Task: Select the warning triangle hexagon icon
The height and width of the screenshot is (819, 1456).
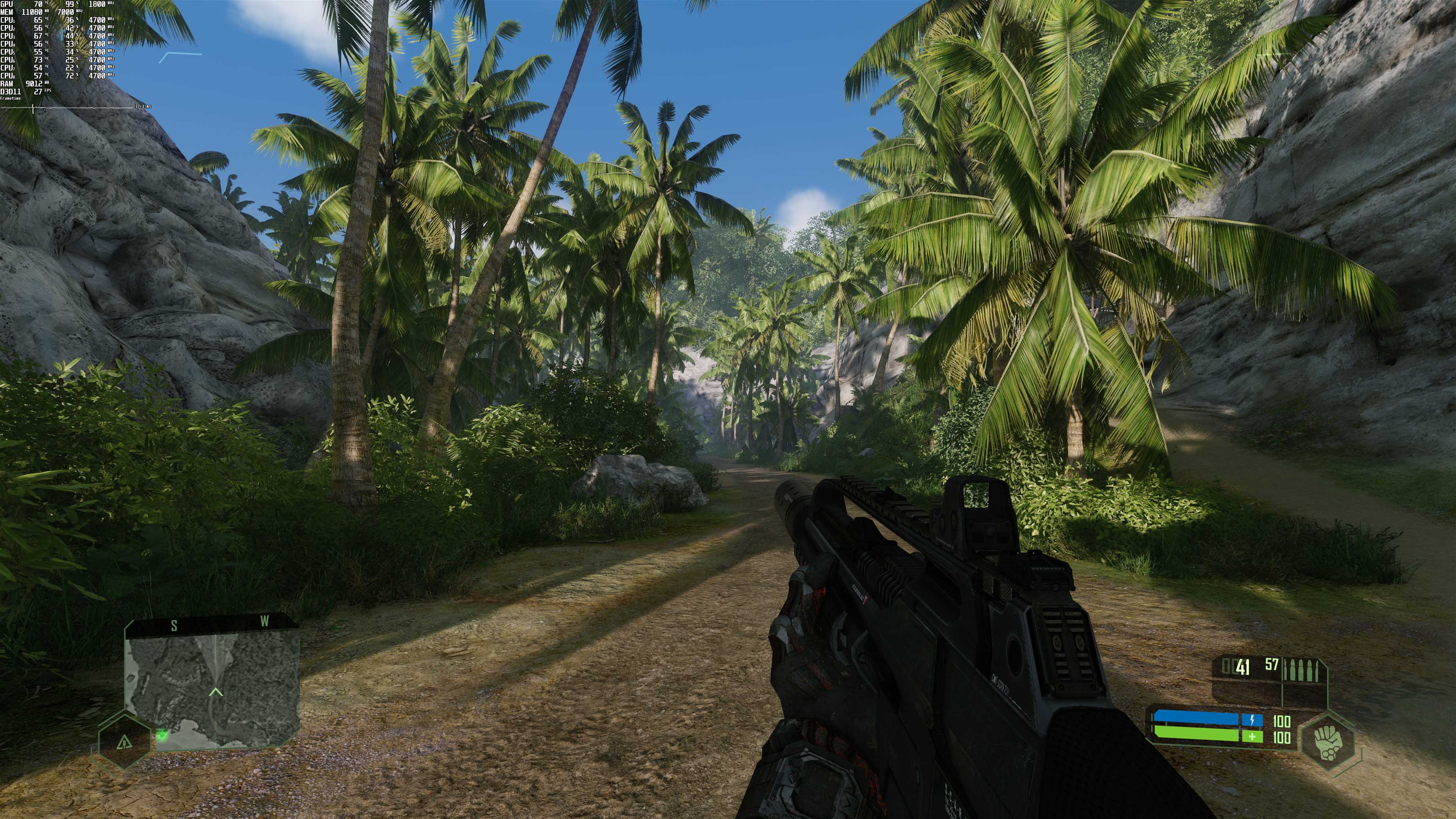Action: pyautogui.click(x=124, y=741)
